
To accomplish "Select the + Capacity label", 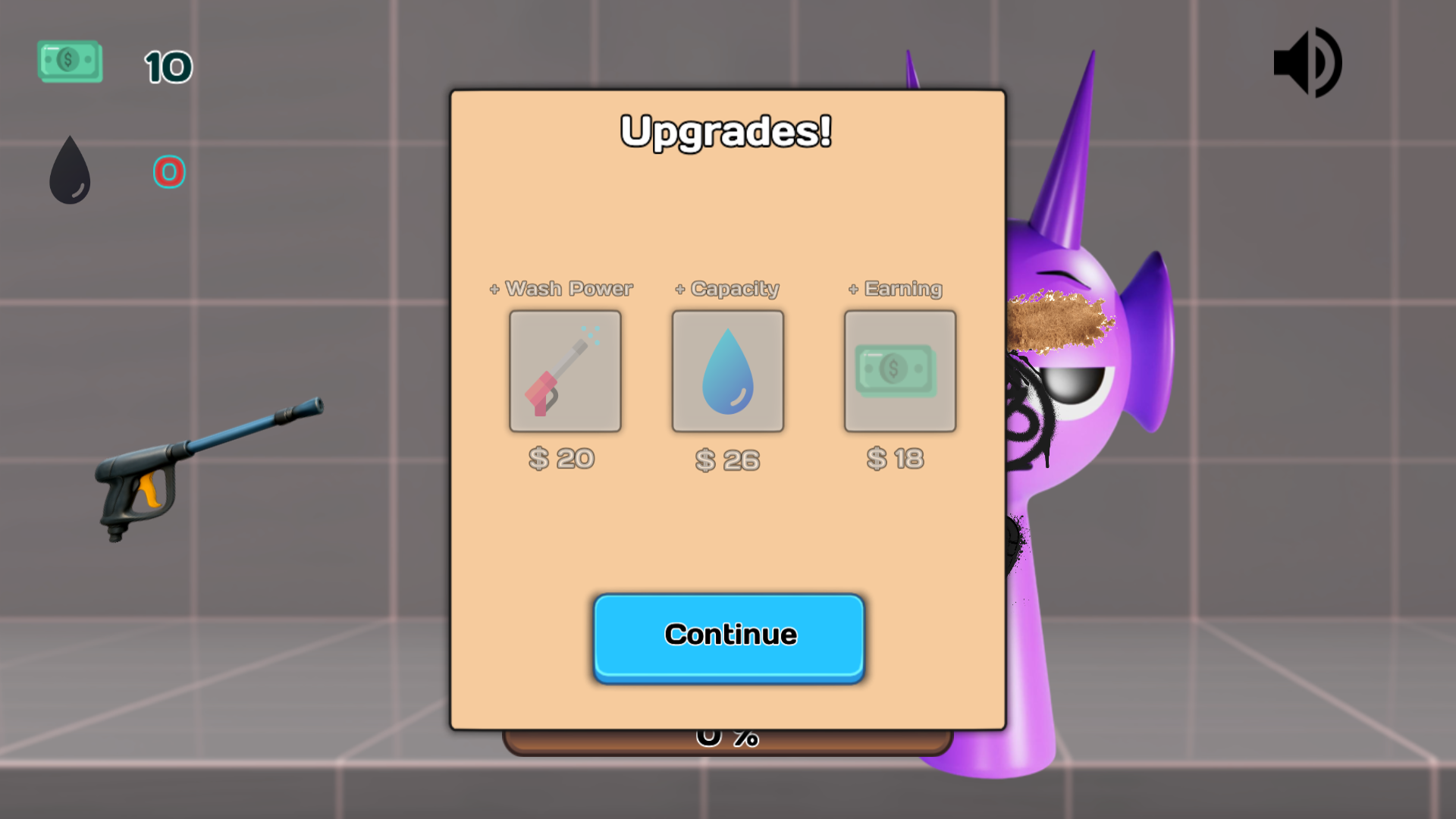I will pos(726,289).
